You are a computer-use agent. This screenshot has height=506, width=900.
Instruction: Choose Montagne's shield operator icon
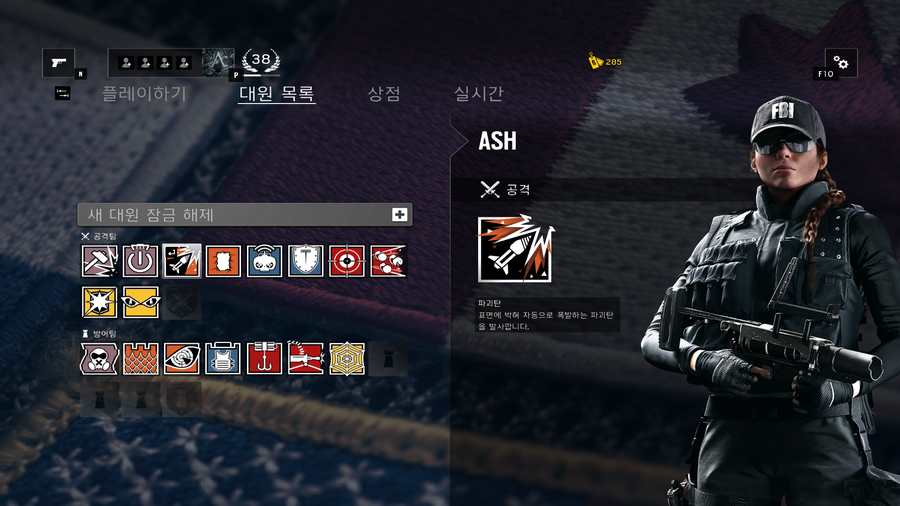[x=306, y=261]
